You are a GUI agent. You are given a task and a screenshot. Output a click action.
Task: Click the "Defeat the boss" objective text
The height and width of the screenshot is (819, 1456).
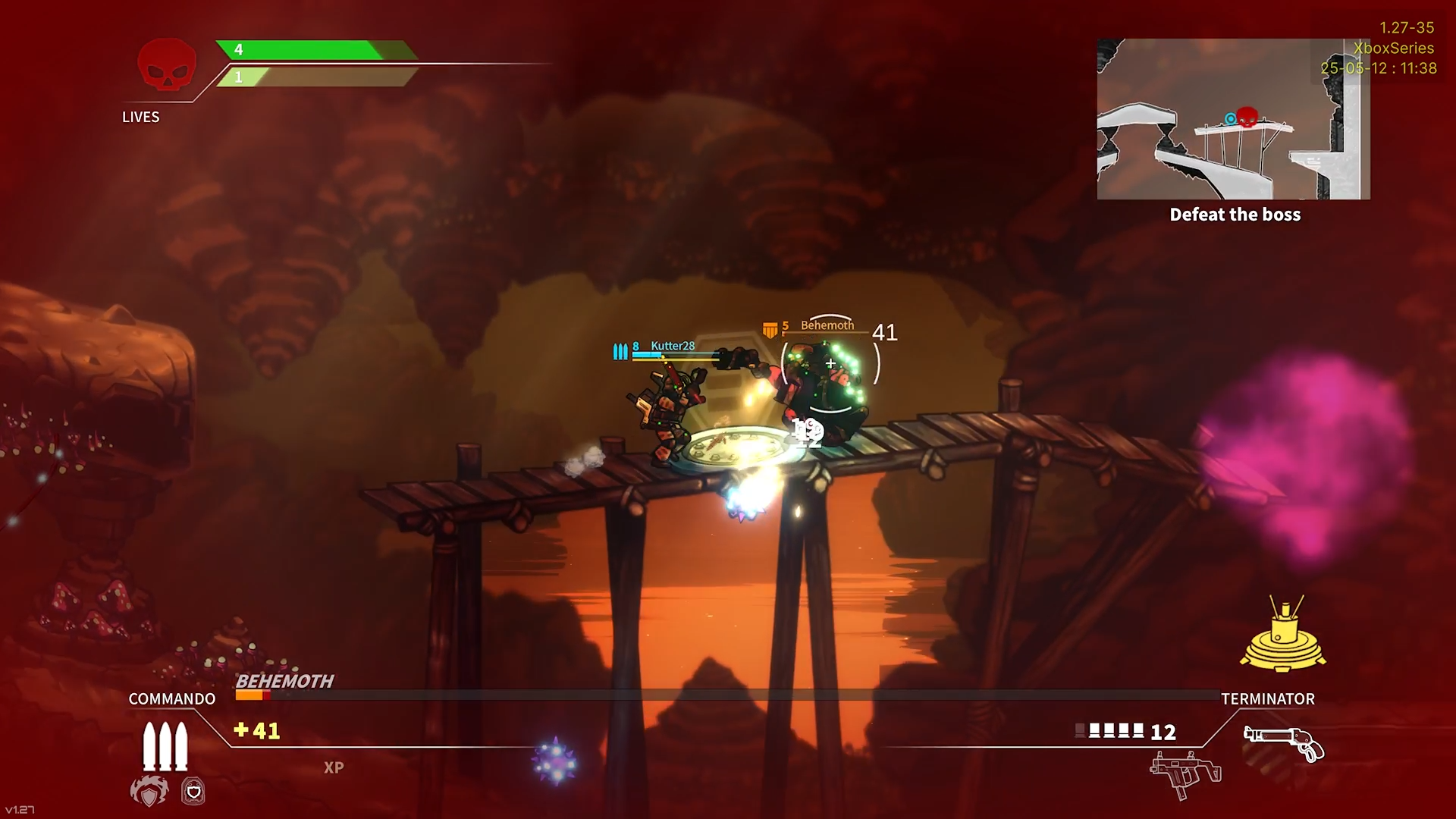click(1235, 215)
